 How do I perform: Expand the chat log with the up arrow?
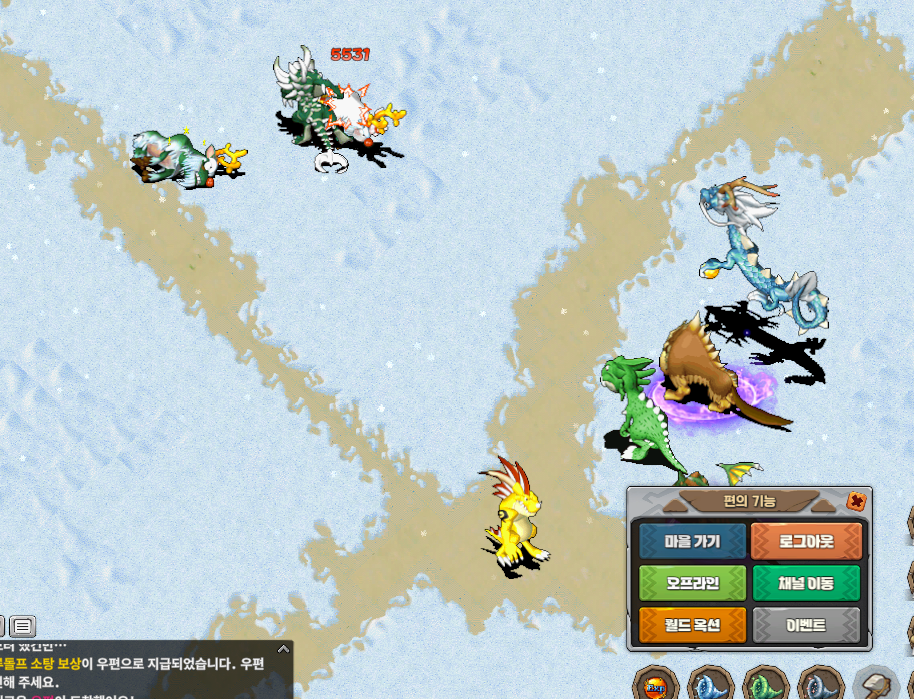tap(283, 649)
